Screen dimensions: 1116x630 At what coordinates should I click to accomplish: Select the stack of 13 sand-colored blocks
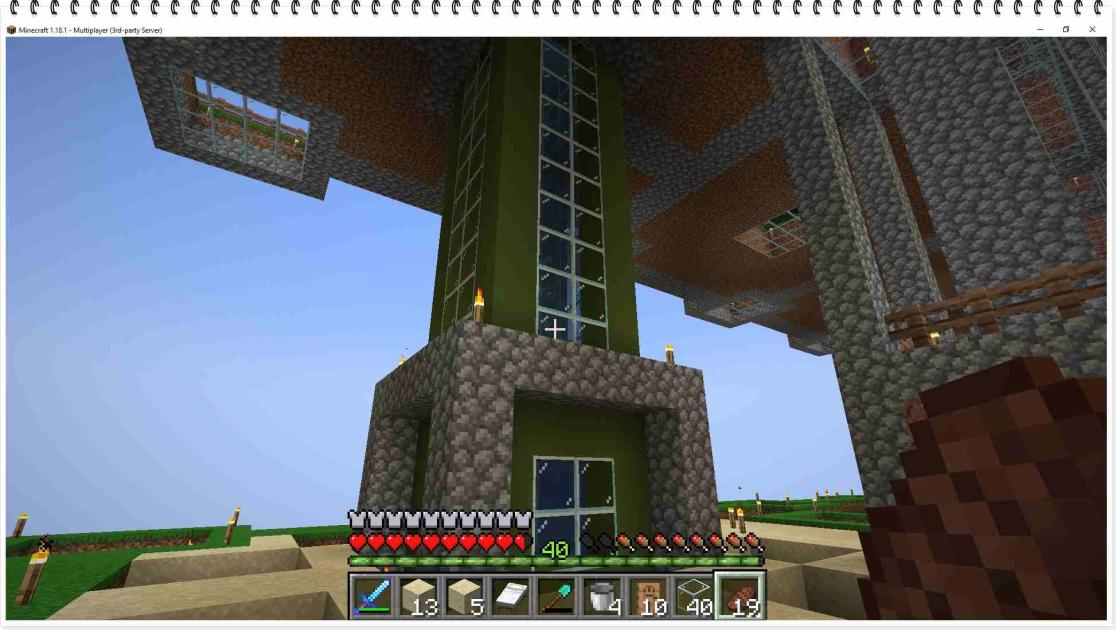(x=418, y=597)
